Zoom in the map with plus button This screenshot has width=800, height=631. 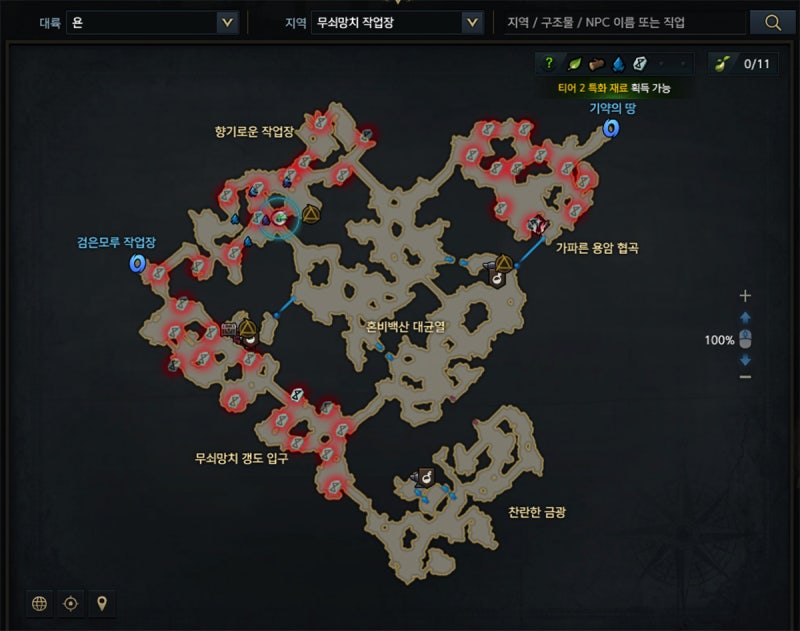744,296
